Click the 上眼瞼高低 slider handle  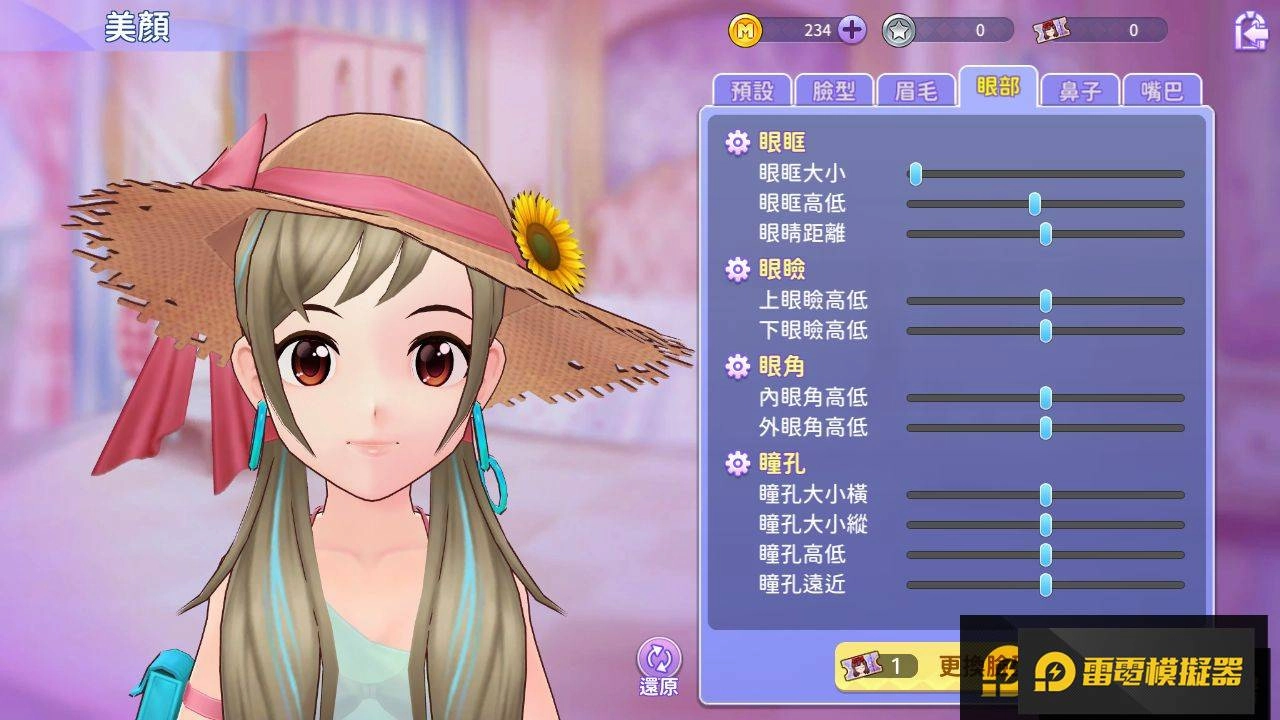tap(1046, 301)
